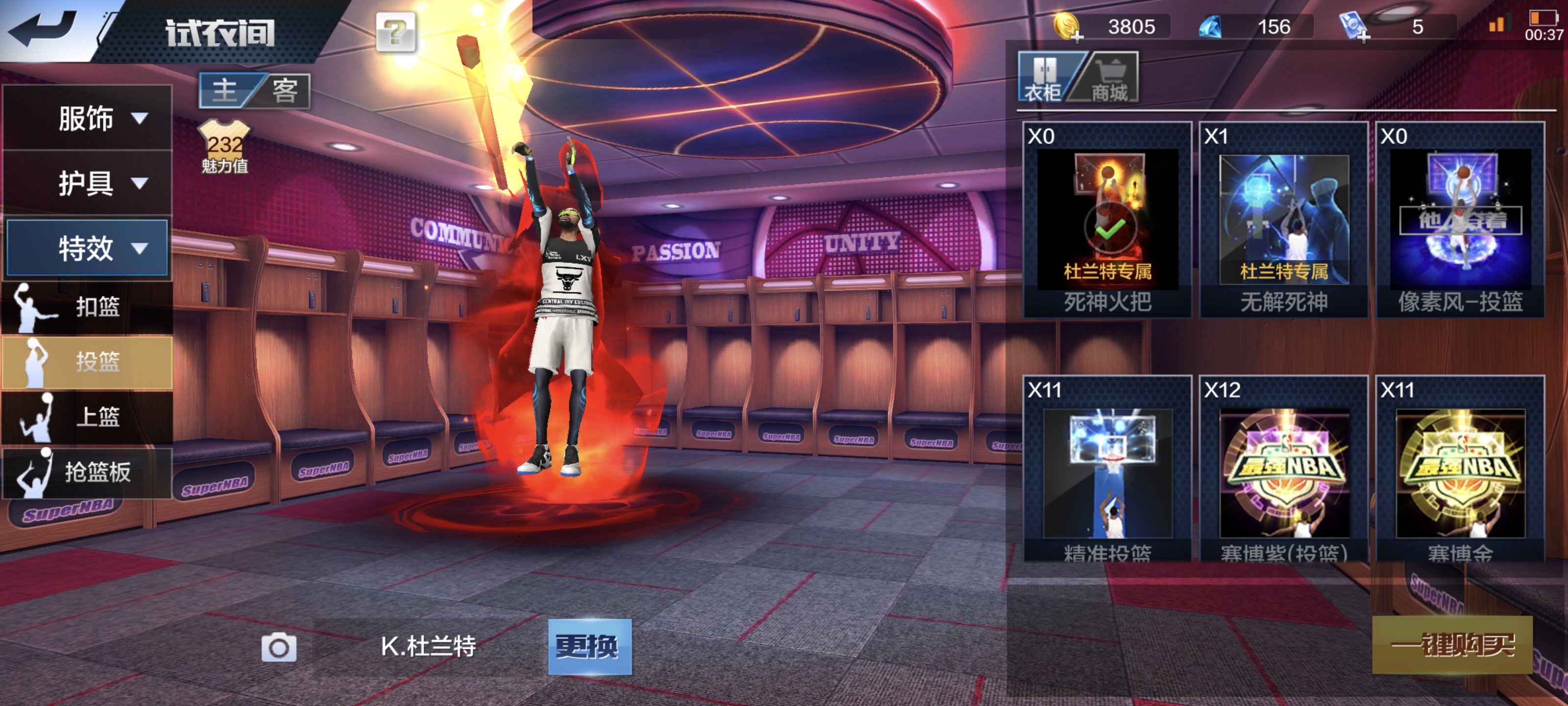The width and height of the screenshot is (1568, 706).
Task: Switch to the 客 away uniform tab
Action: 284,91
